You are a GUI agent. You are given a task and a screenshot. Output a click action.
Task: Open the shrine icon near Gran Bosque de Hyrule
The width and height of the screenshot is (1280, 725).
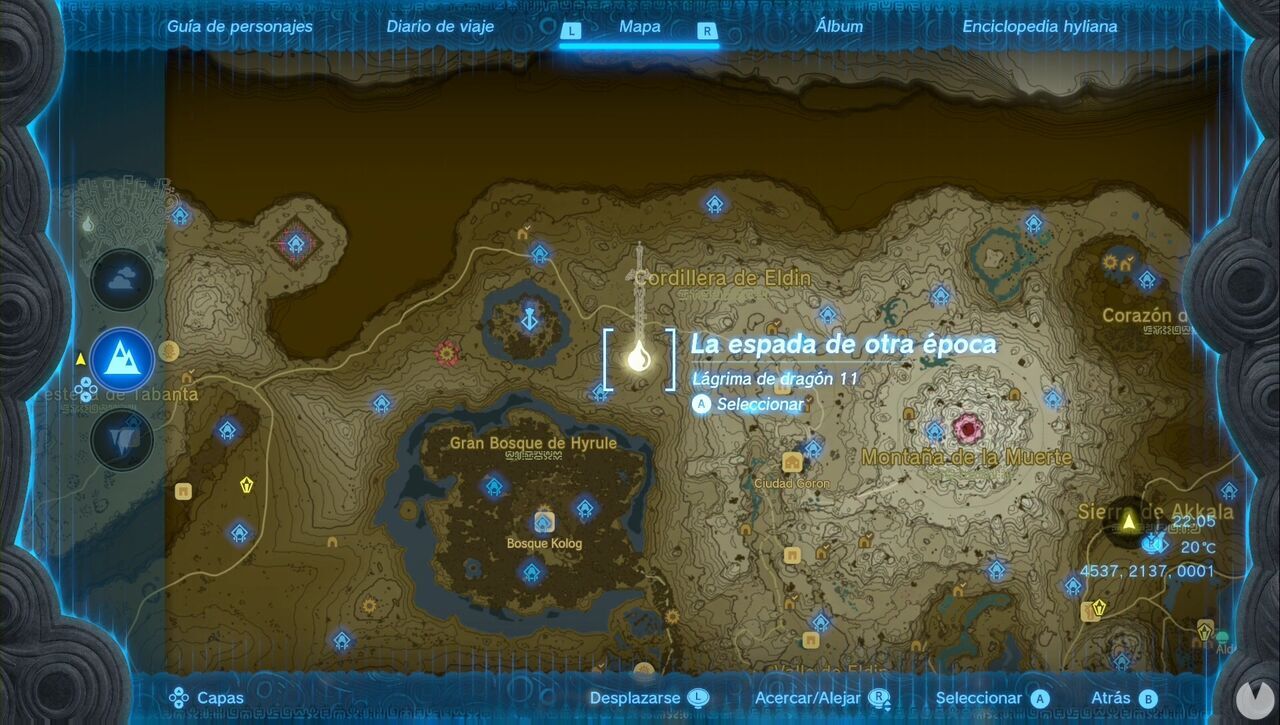coord(493,487)
